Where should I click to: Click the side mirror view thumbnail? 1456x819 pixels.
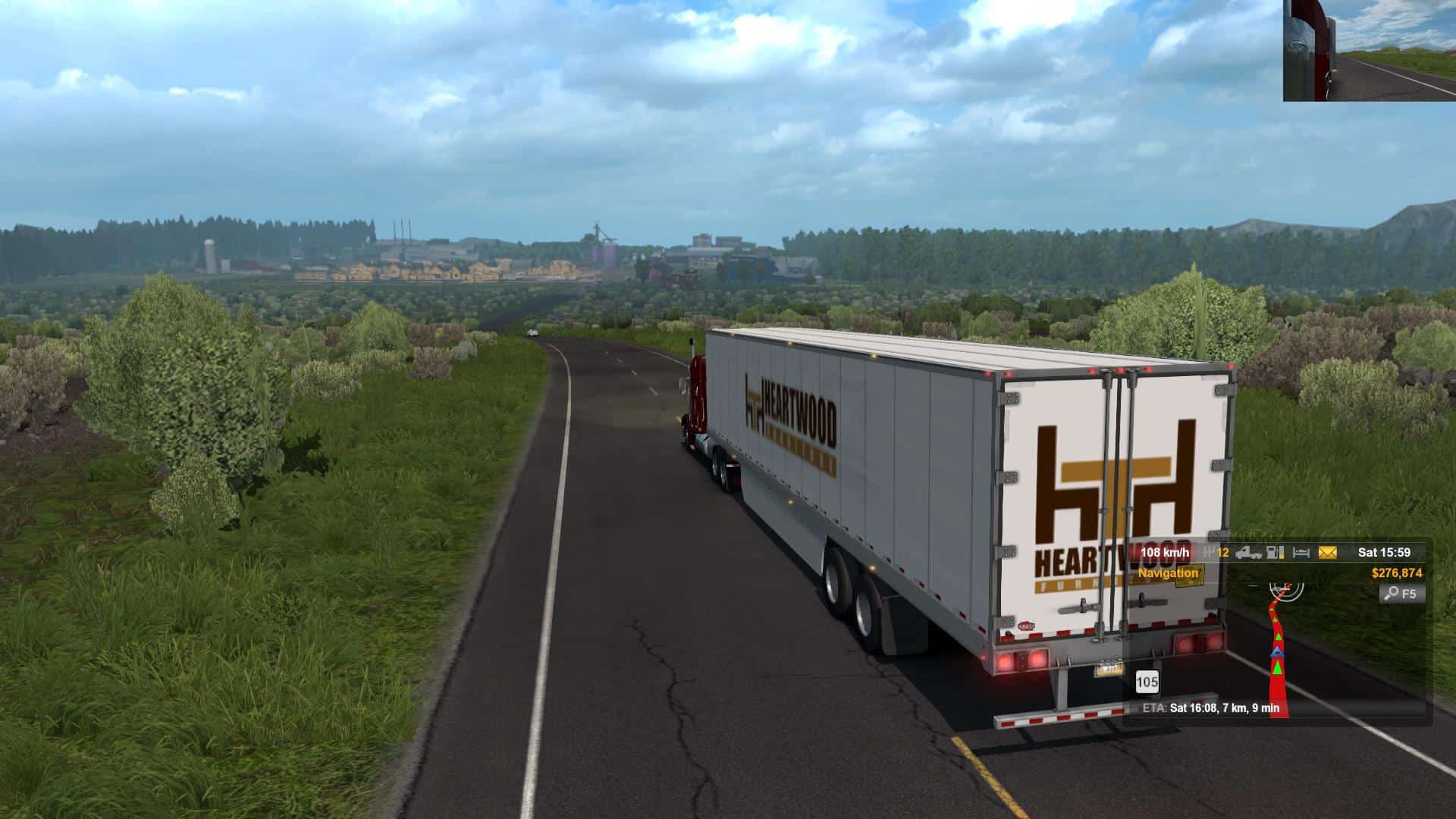pyautogui.click(x=1369, y=50)
